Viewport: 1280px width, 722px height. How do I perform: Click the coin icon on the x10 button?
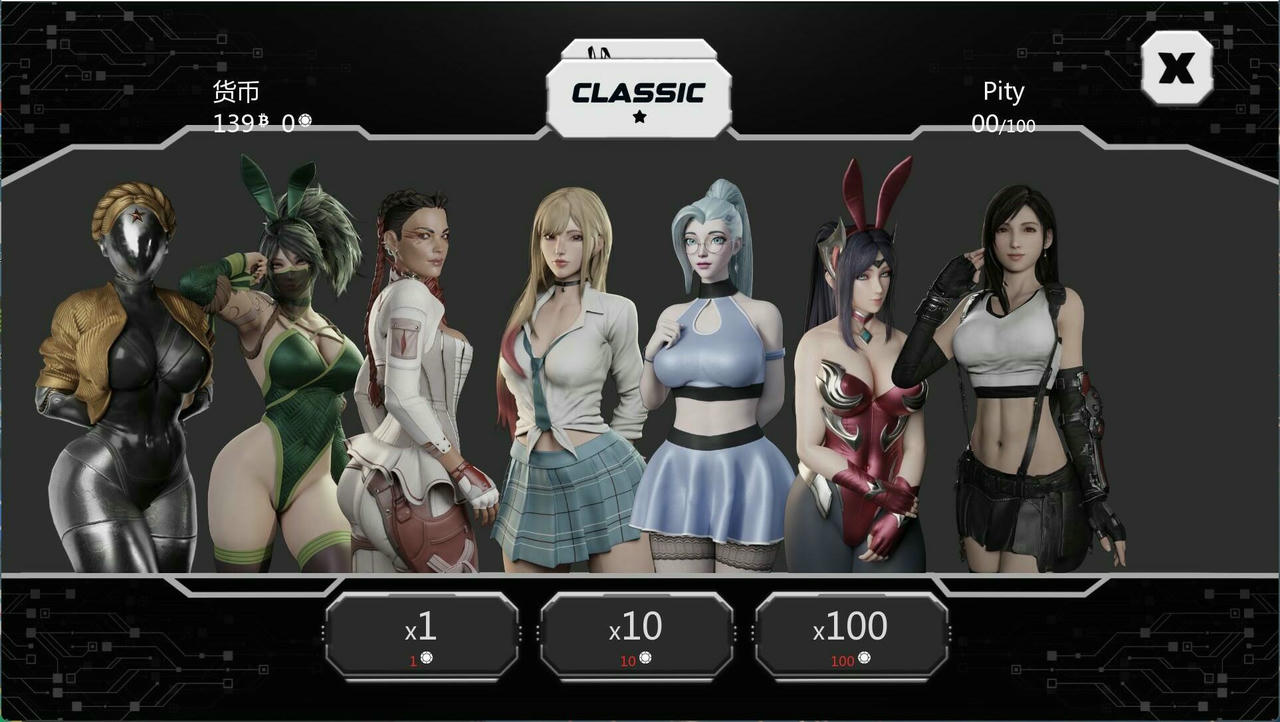(x=644, y=660)
